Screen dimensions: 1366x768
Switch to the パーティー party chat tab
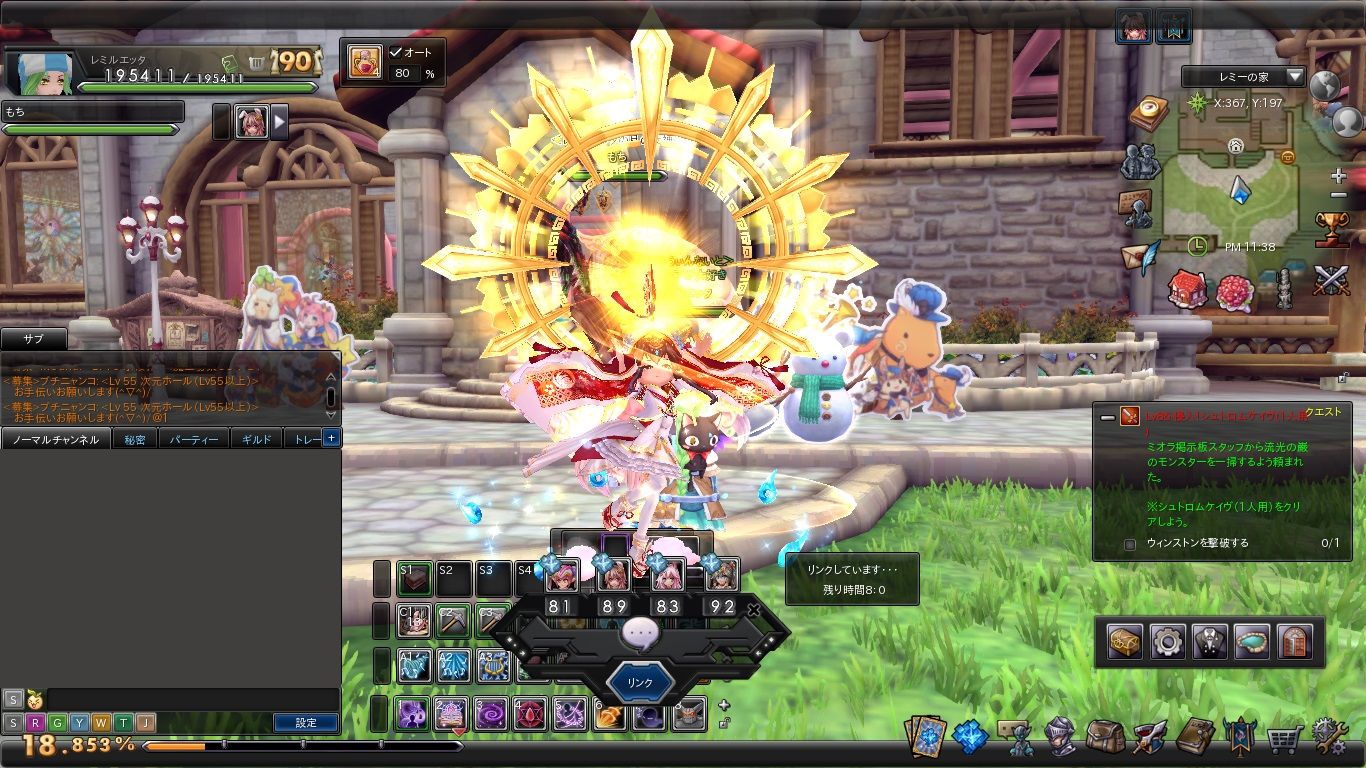194,439
